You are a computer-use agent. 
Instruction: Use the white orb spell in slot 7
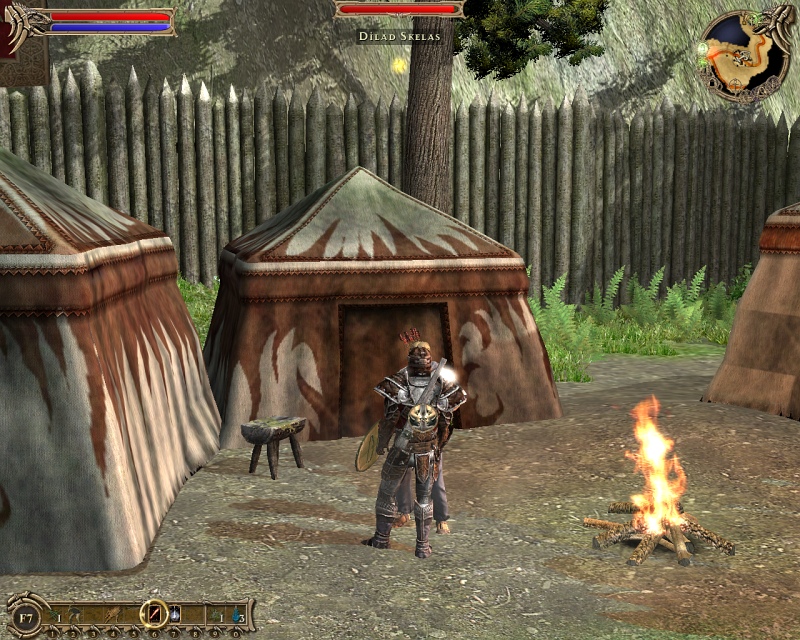point(174,613)
